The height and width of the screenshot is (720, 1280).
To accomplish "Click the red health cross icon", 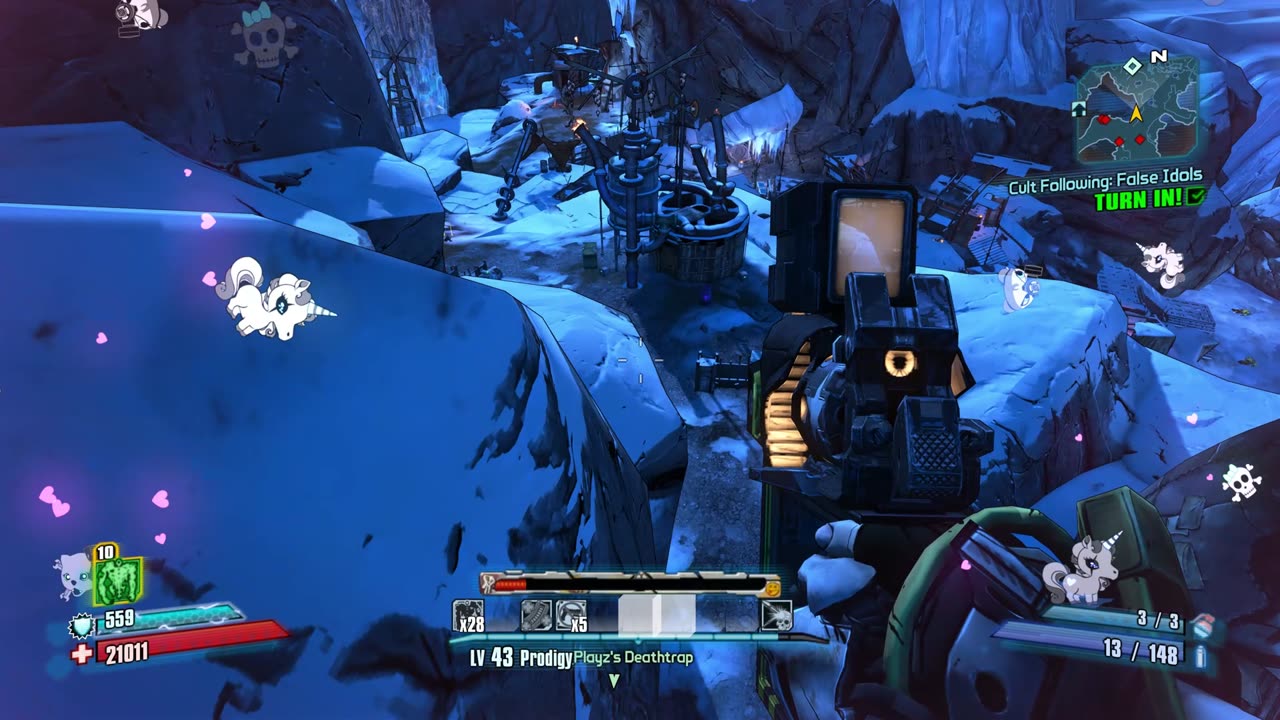I will pyautogui.click(x=81, y=653).
